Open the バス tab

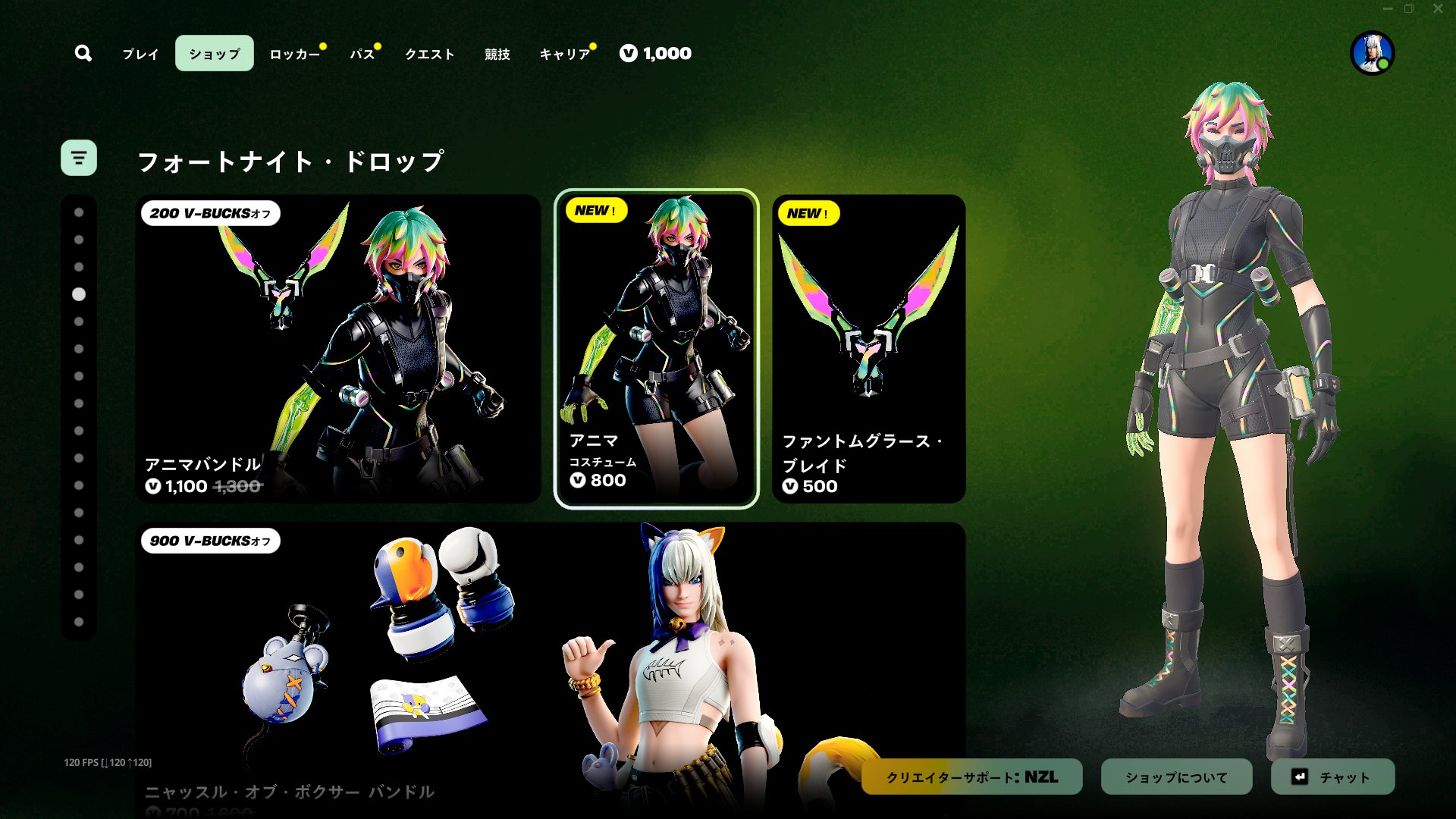[x=362, y=54]
